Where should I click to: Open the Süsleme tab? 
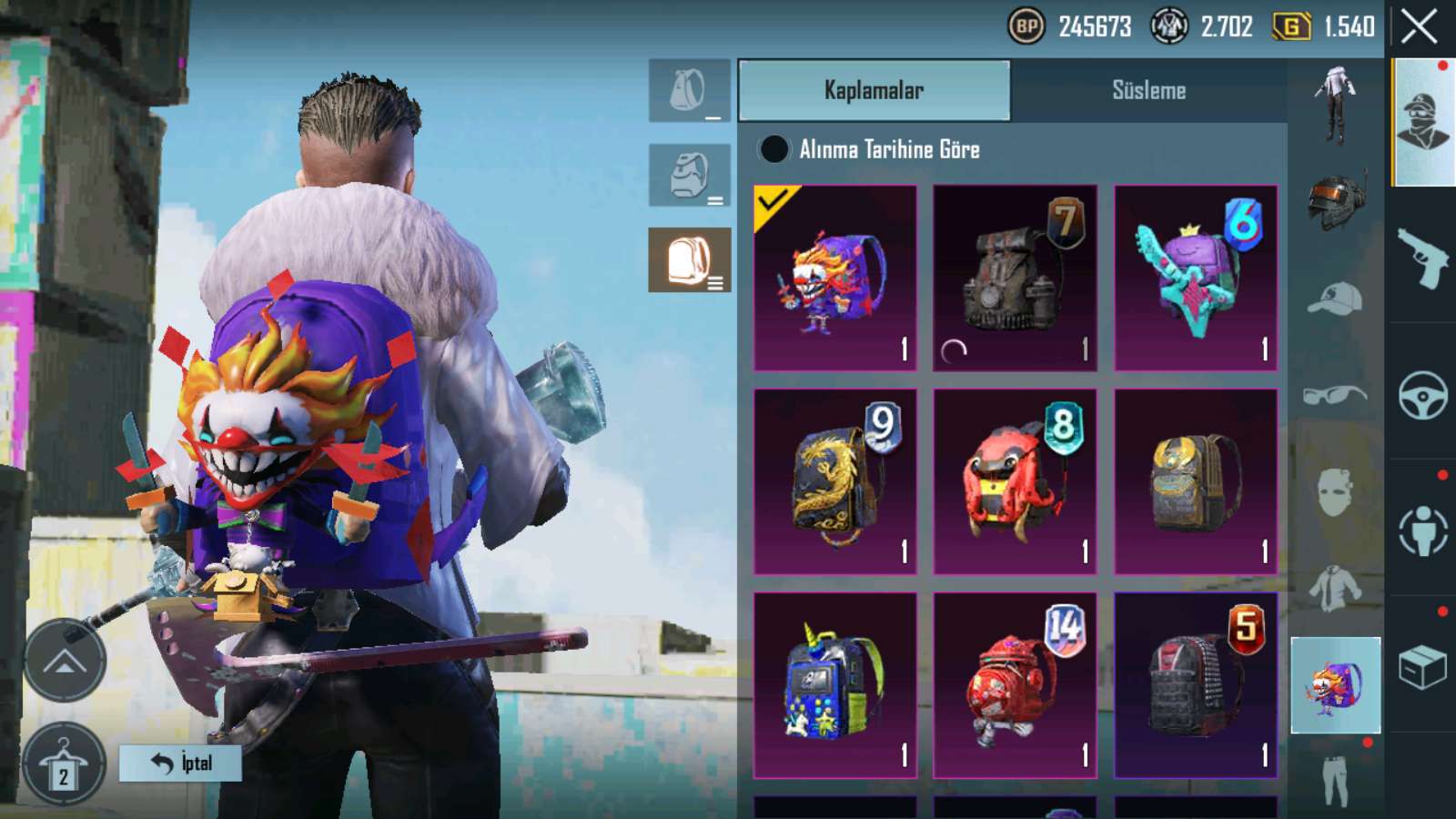[1148, 90]
